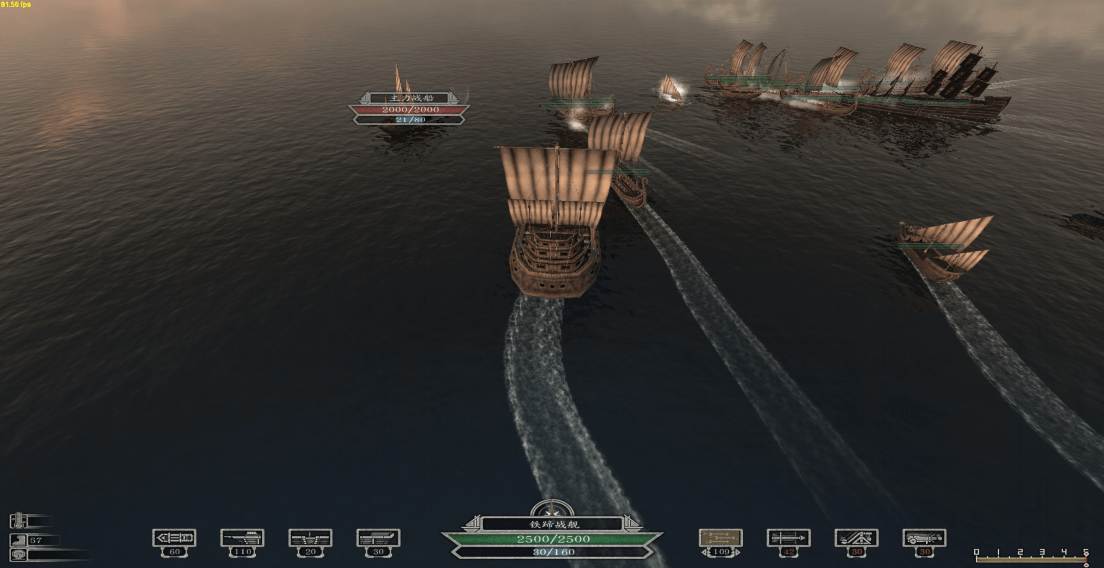Viewport: 1104px width, 568px height.
Task: Choose the gun weapon icon showing 110
Action: point(242,538)
